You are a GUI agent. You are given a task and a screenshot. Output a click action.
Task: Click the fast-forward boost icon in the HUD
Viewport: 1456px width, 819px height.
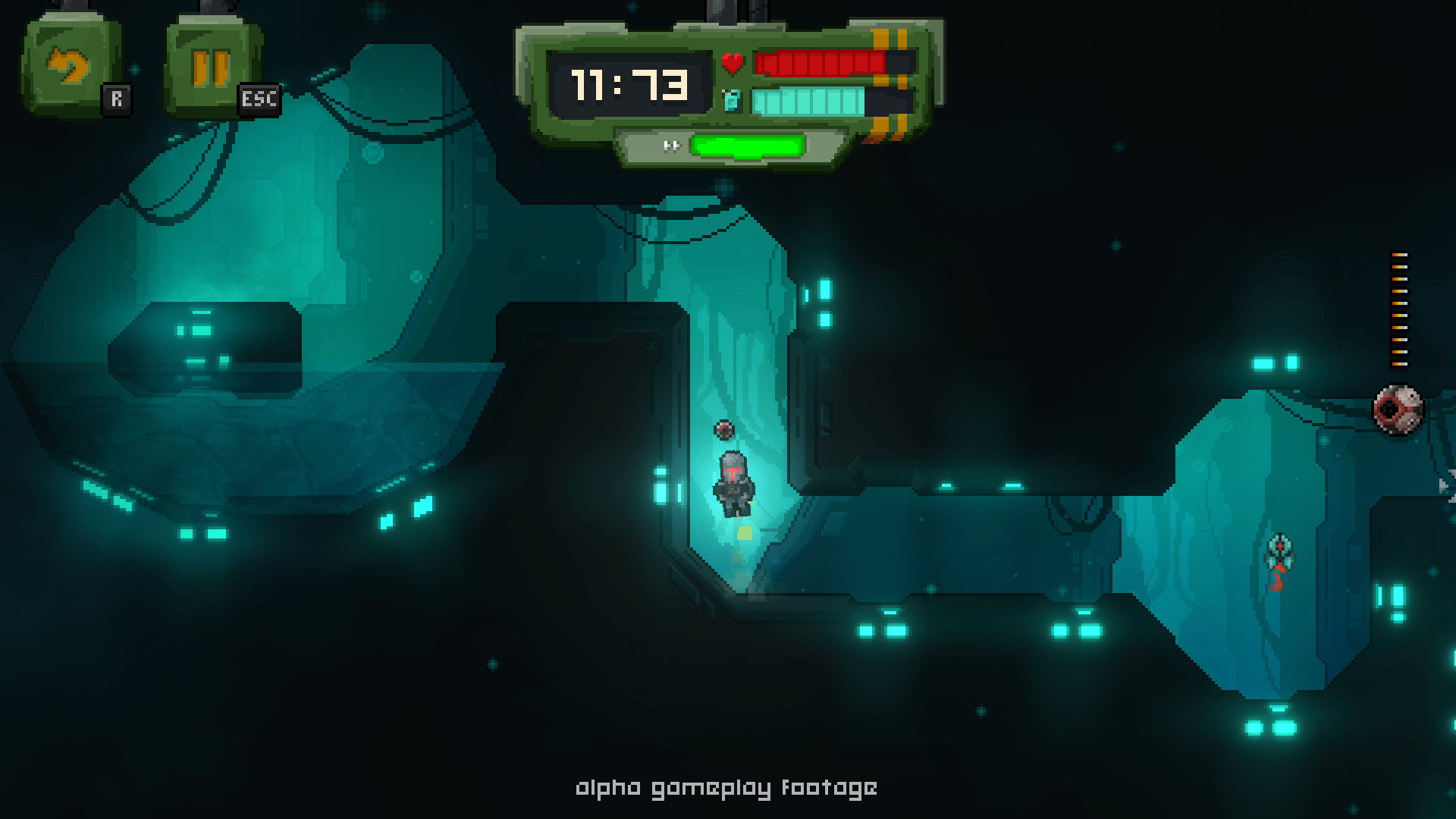[670, 144]
